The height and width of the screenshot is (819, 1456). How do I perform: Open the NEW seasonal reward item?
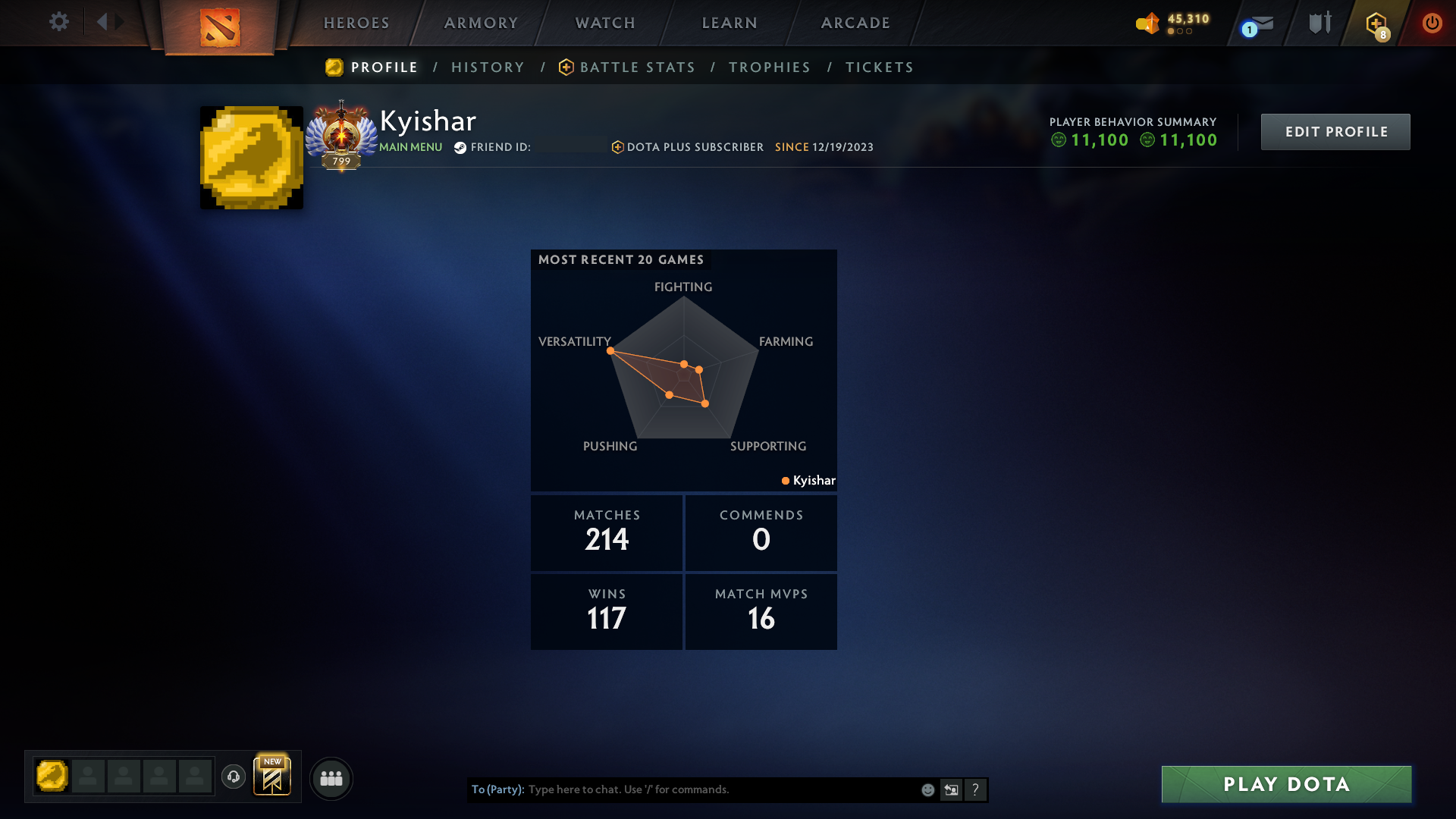[x=273, y=777]
